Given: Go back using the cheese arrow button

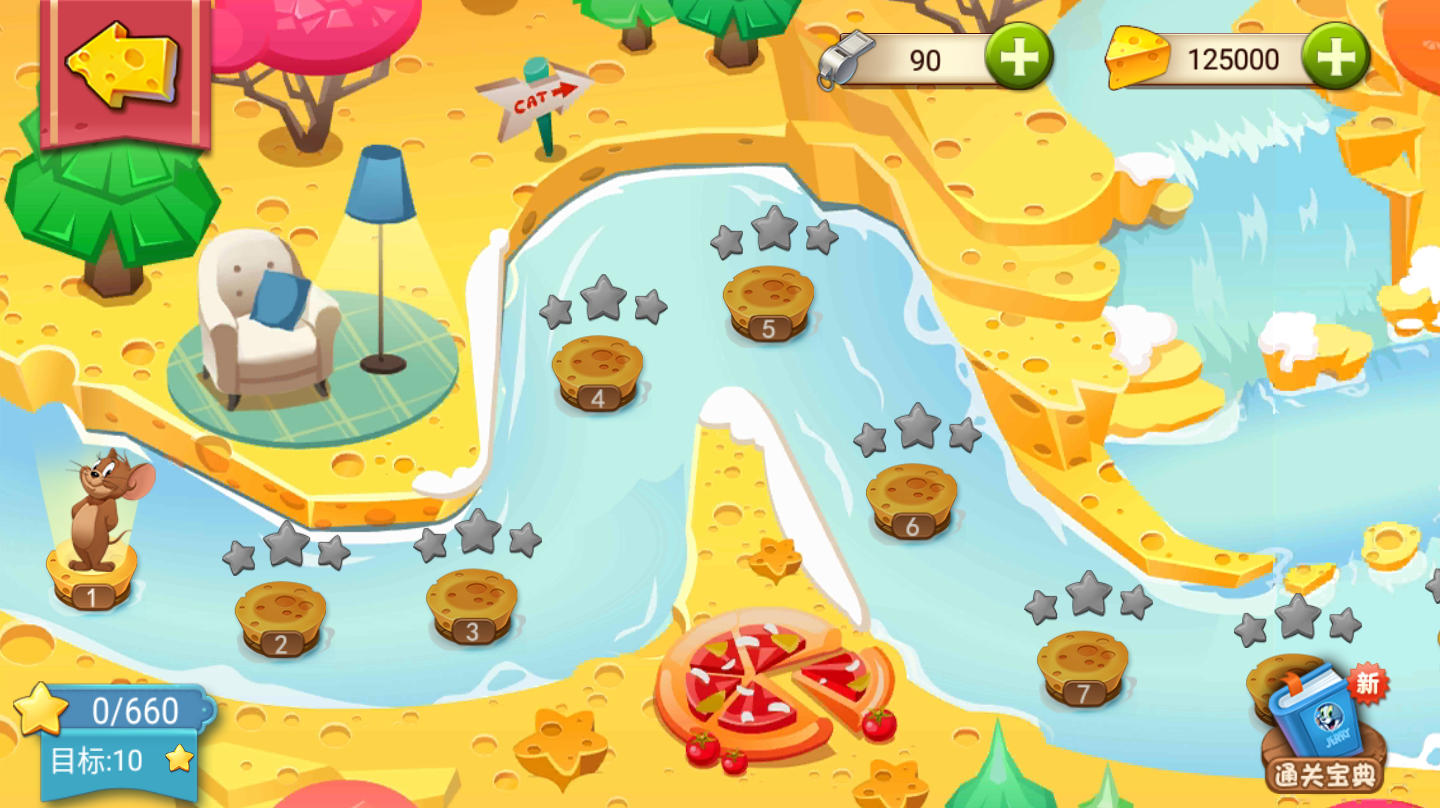Looking at the screenshot, I should (123, 66).
